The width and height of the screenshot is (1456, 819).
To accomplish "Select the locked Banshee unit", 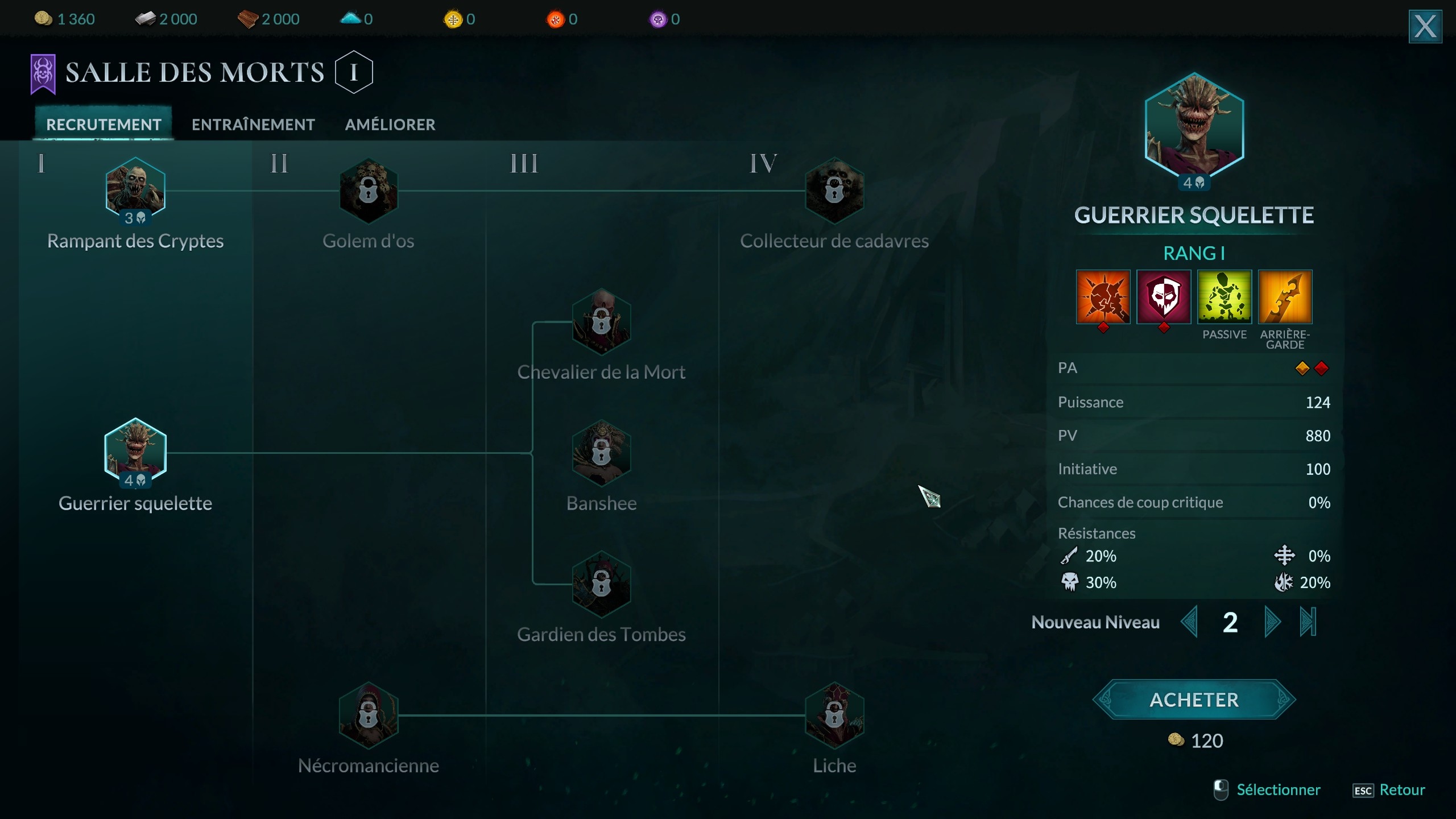I will click(601, 453).
